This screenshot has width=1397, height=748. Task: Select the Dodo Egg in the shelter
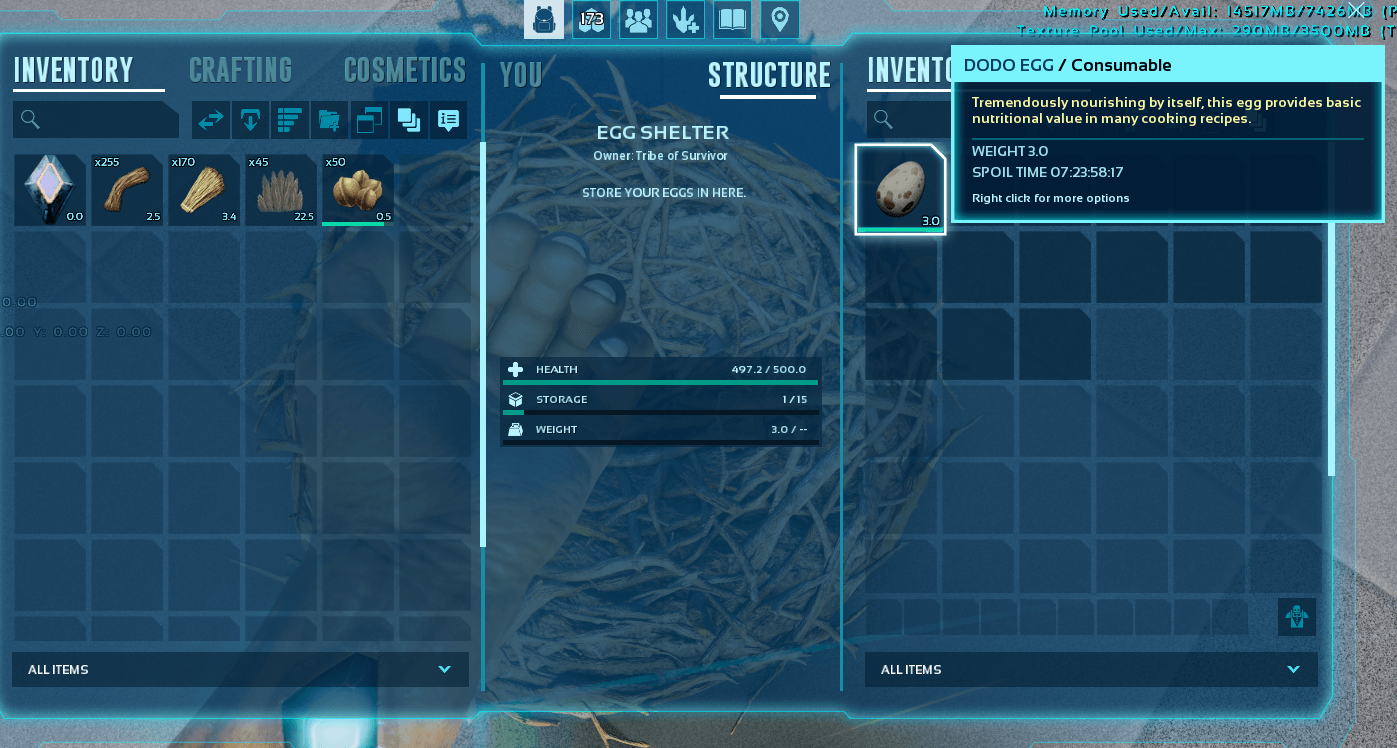coord(900,190)
